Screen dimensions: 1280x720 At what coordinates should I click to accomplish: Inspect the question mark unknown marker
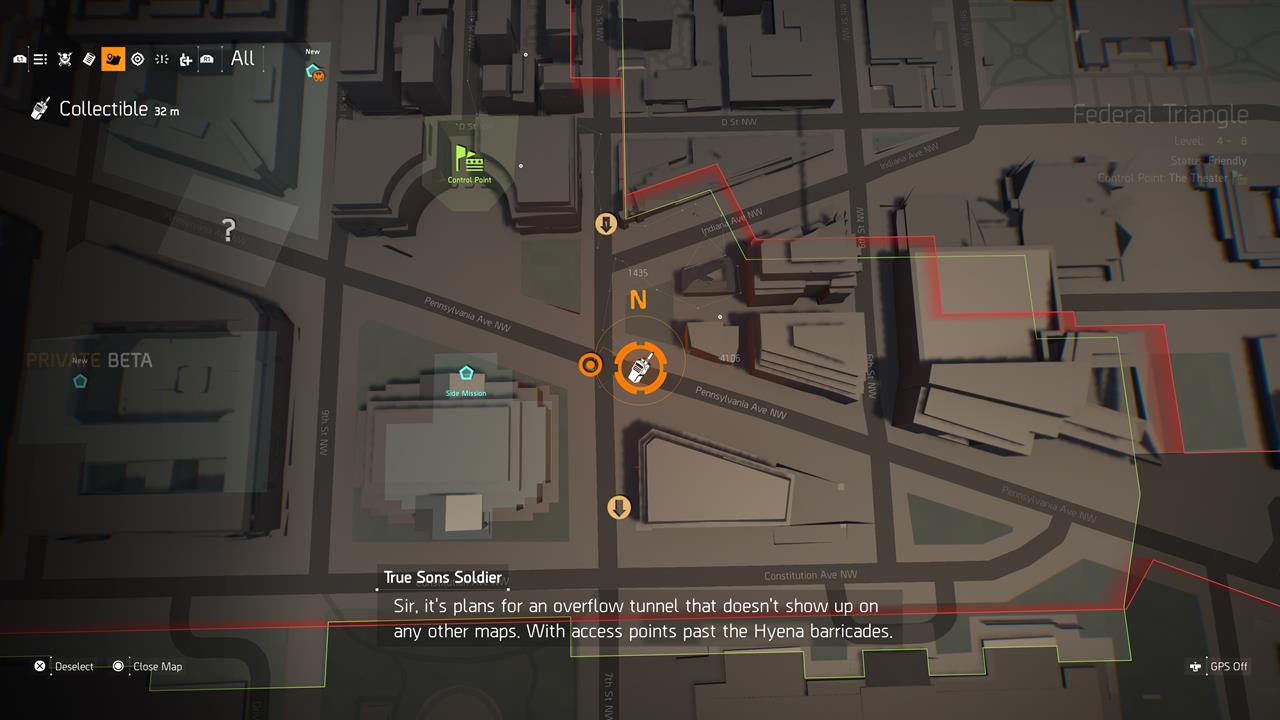pyautogui.click(x=229, y=231)
